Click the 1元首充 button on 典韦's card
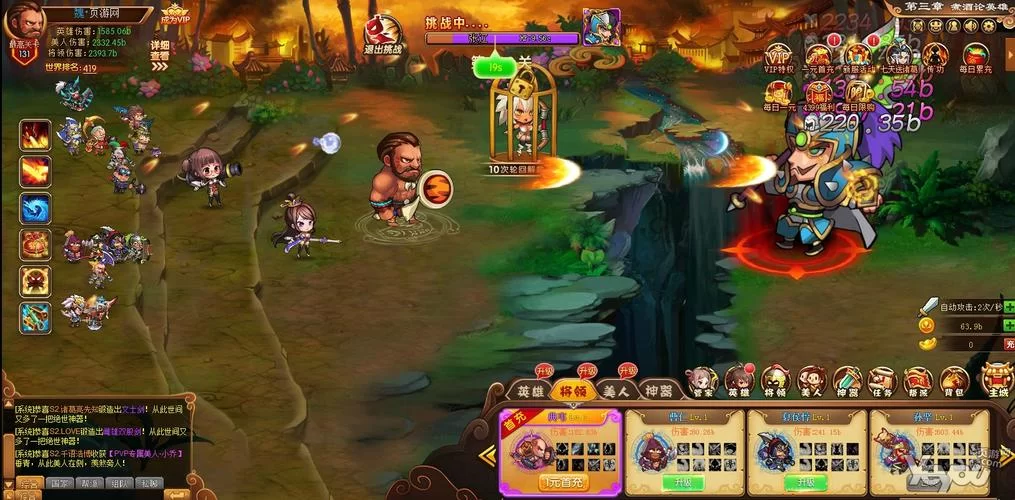This screenshot has height=500, width=1015. pos(560,483)
